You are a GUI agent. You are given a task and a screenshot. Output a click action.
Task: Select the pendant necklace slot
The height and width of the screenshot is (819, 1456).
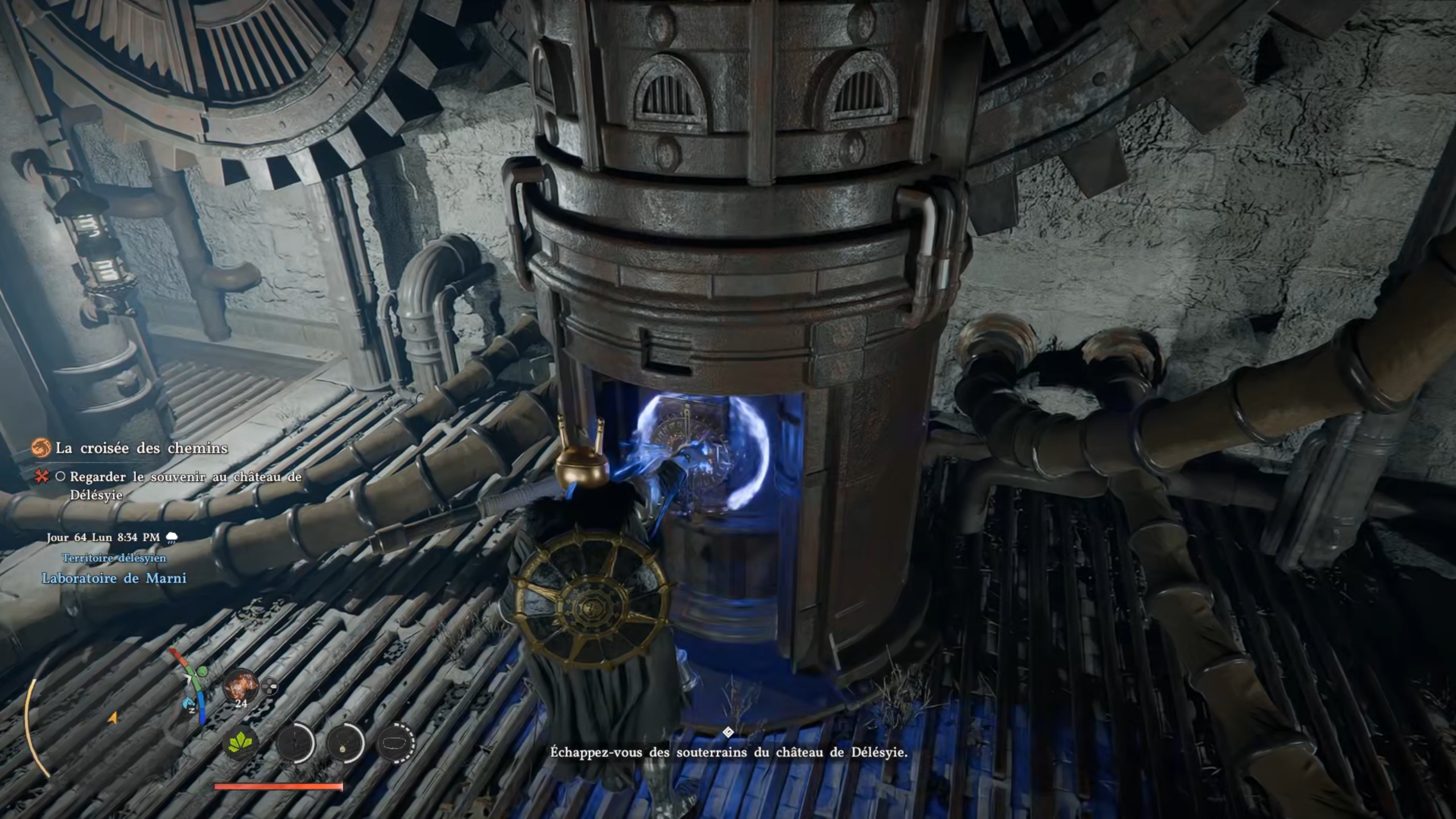(x=345, y=743)
